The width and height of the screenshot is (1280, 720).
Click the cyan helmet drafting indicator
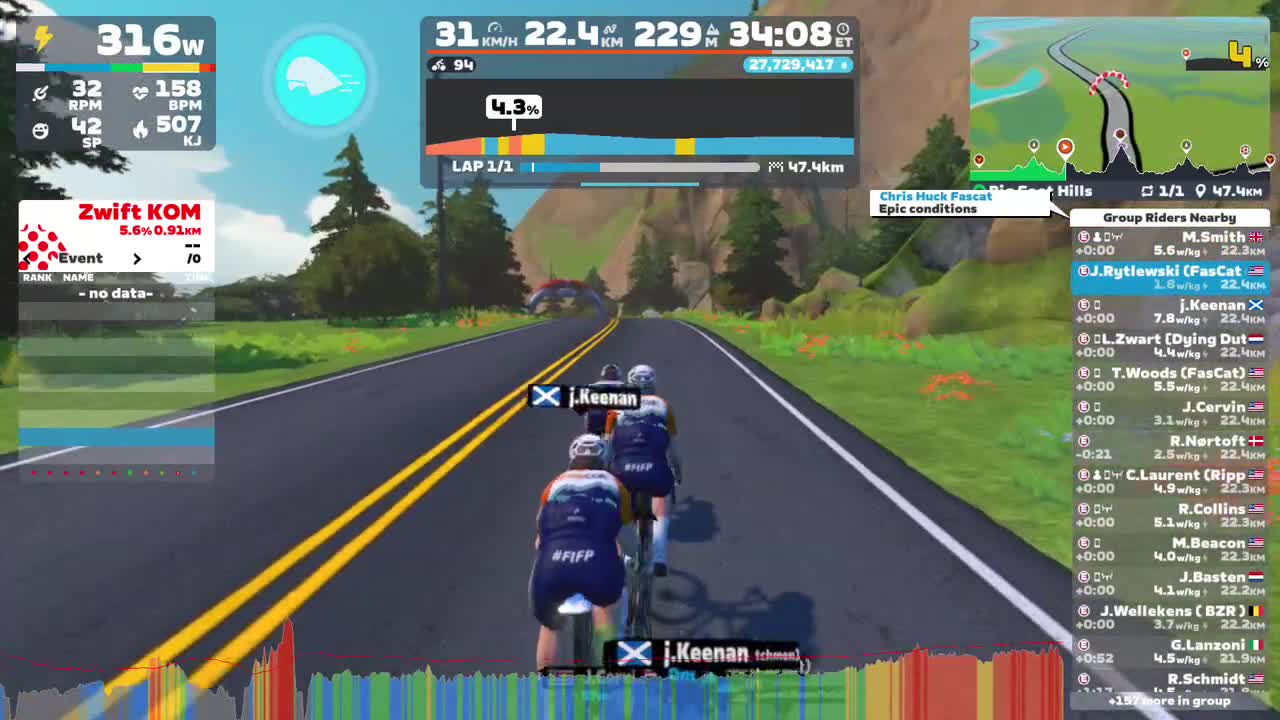[320, 83]
